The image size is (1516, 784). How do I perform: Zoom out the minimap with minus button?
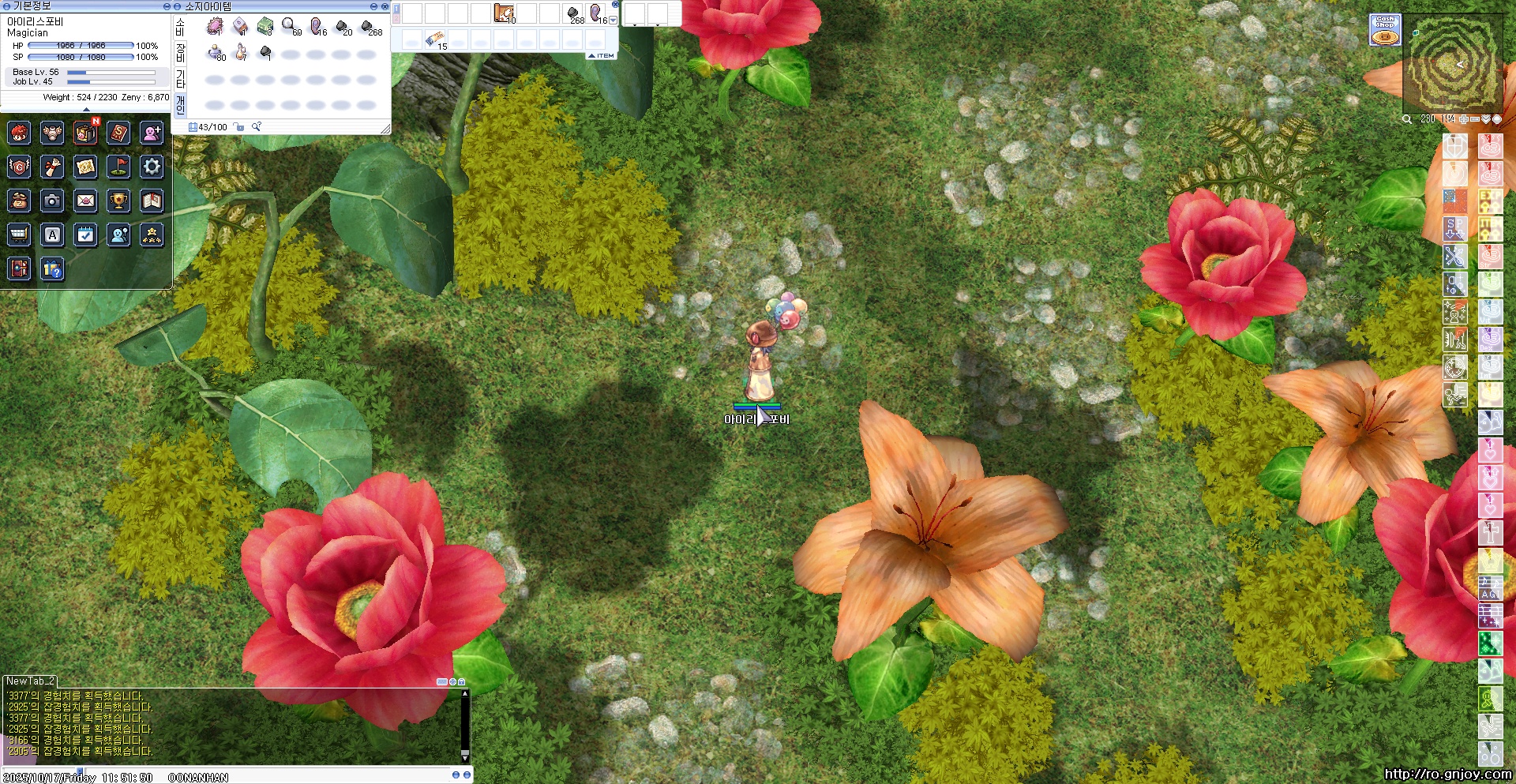(1474, 119)
